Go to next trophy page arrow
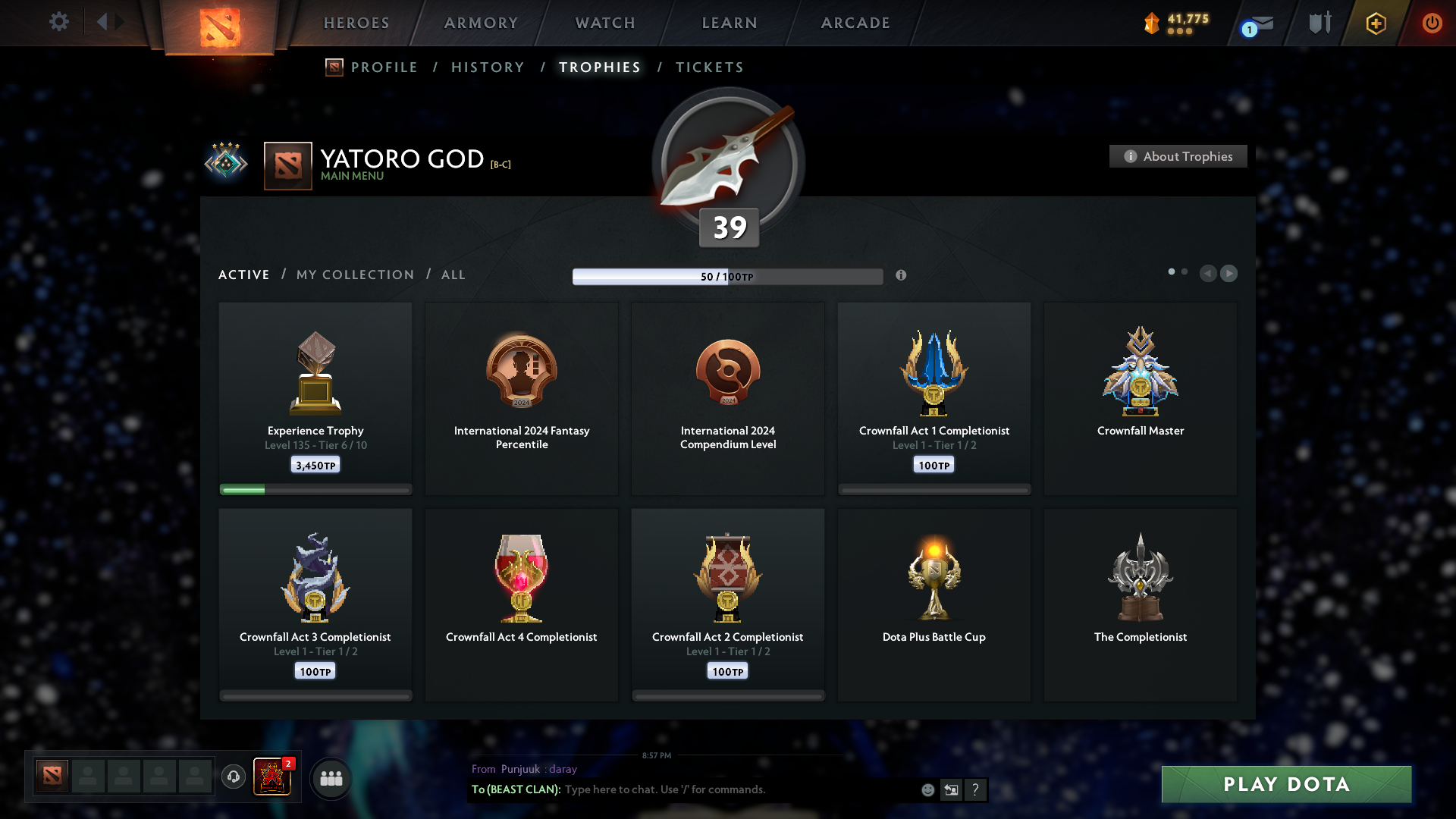This screenshot has height=819, width=1456. pos(1229,273)
